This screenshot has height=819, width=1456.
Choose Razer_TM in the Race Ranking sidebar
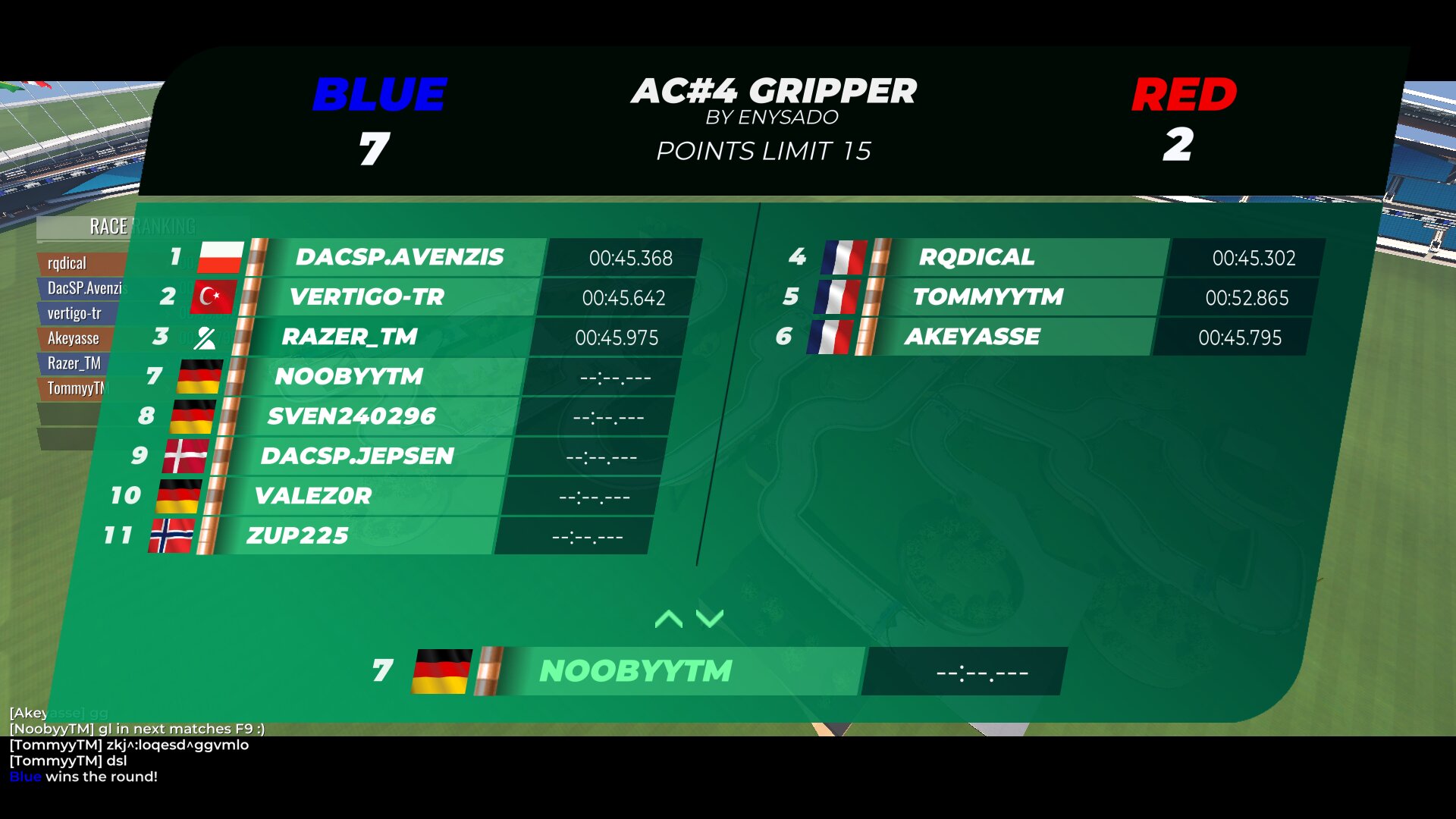(x=74, y=363)
